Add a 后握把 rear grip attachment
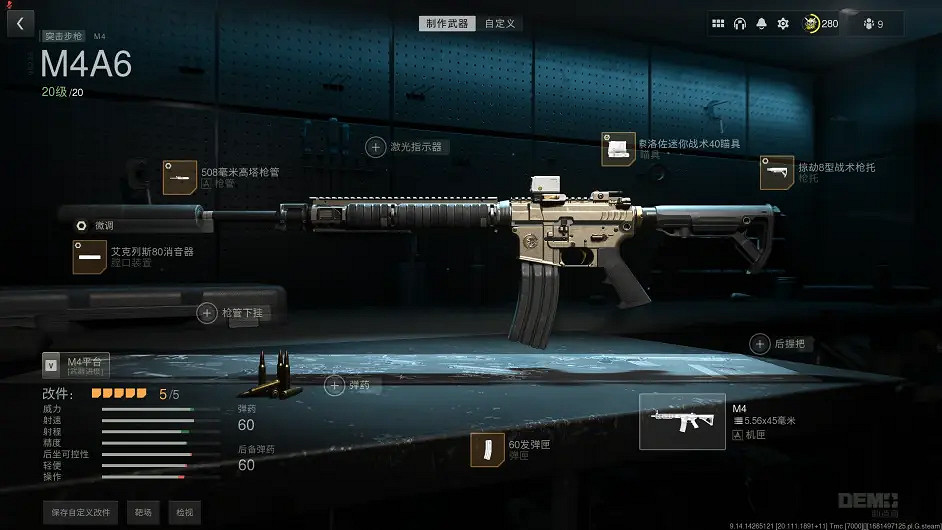Viewport: 942px width, 530px height. pos(759,344)
